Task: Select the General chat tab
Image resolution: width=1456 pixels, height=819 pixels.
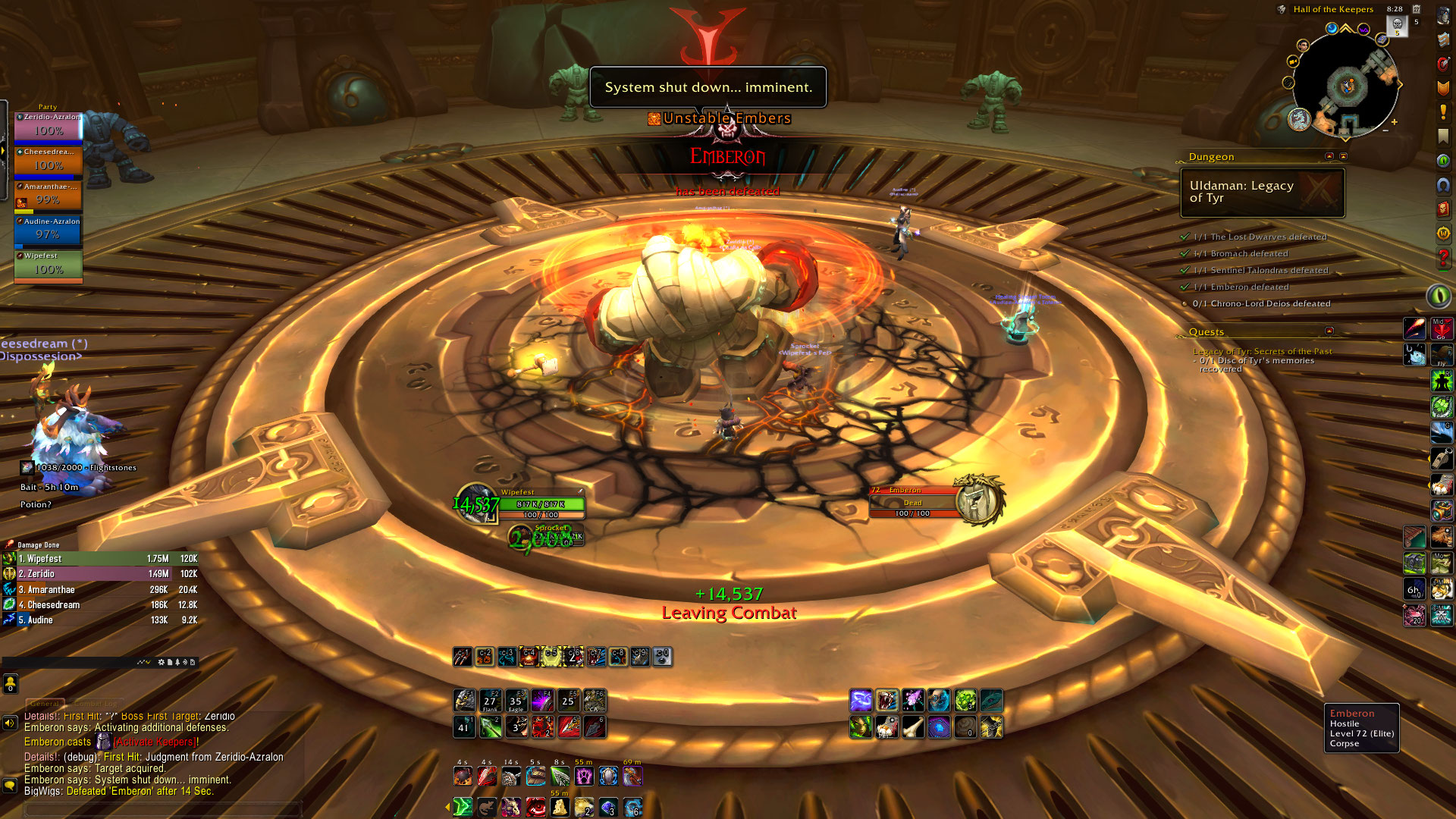Action: [x=45, y=704]
